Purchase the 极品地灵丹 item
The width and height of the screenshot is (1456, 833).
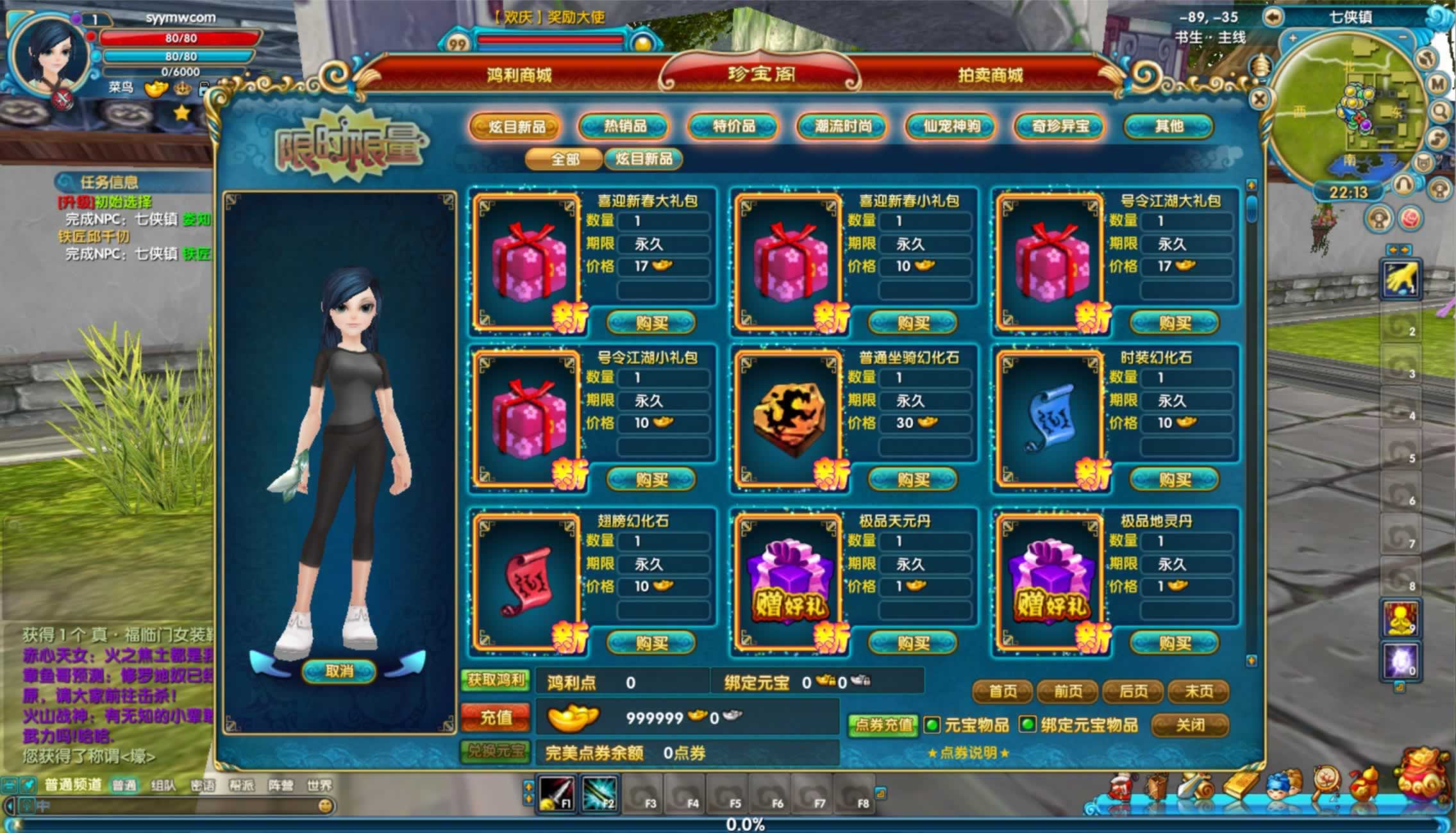coord(1174,643)
